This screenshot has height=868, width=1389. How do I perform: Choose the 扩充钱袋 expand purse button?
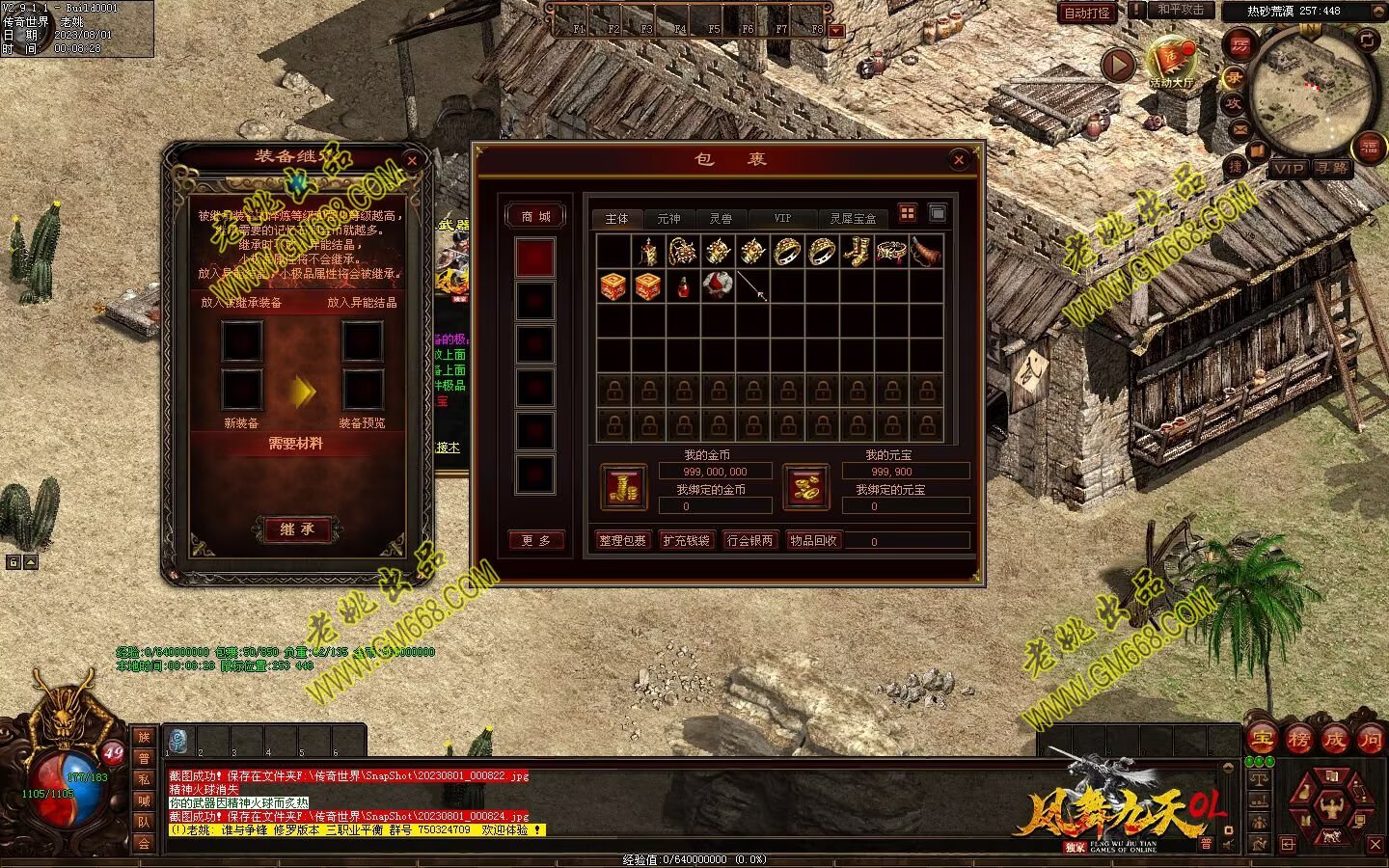click(686, 541)
